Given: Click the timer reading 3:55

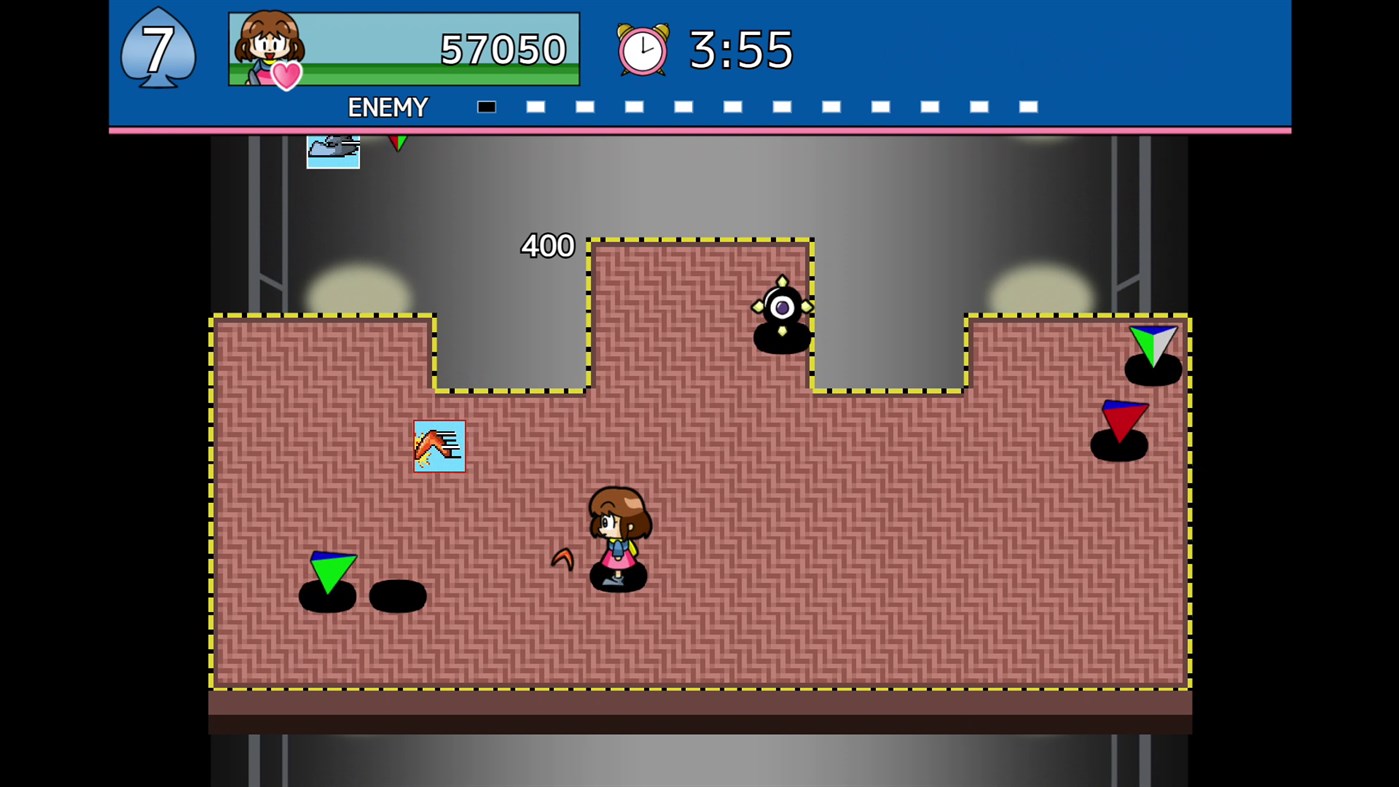Looking at the screenshot, I should (740, 50).
